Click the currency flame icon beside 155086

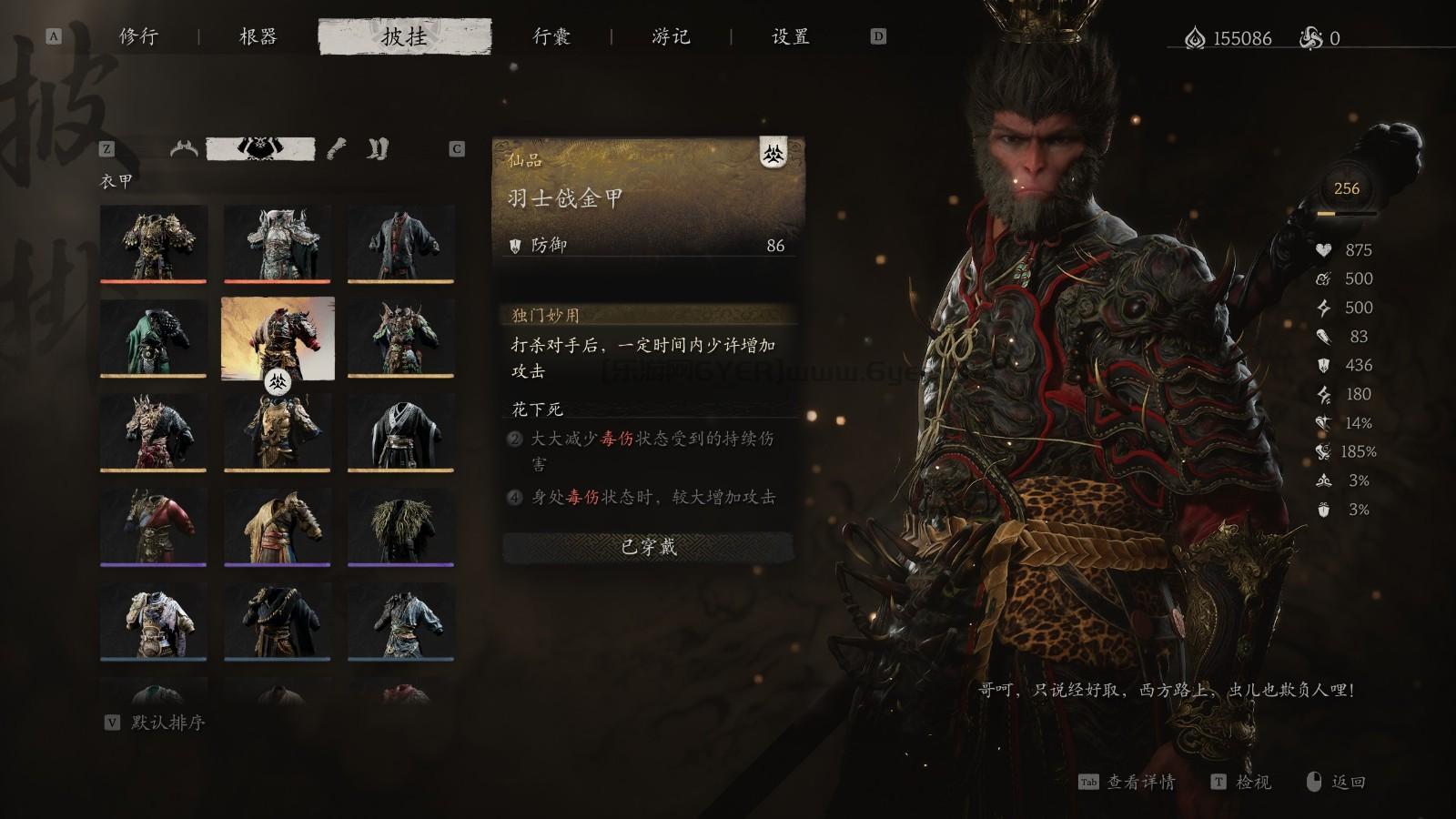click(1194, 38)
